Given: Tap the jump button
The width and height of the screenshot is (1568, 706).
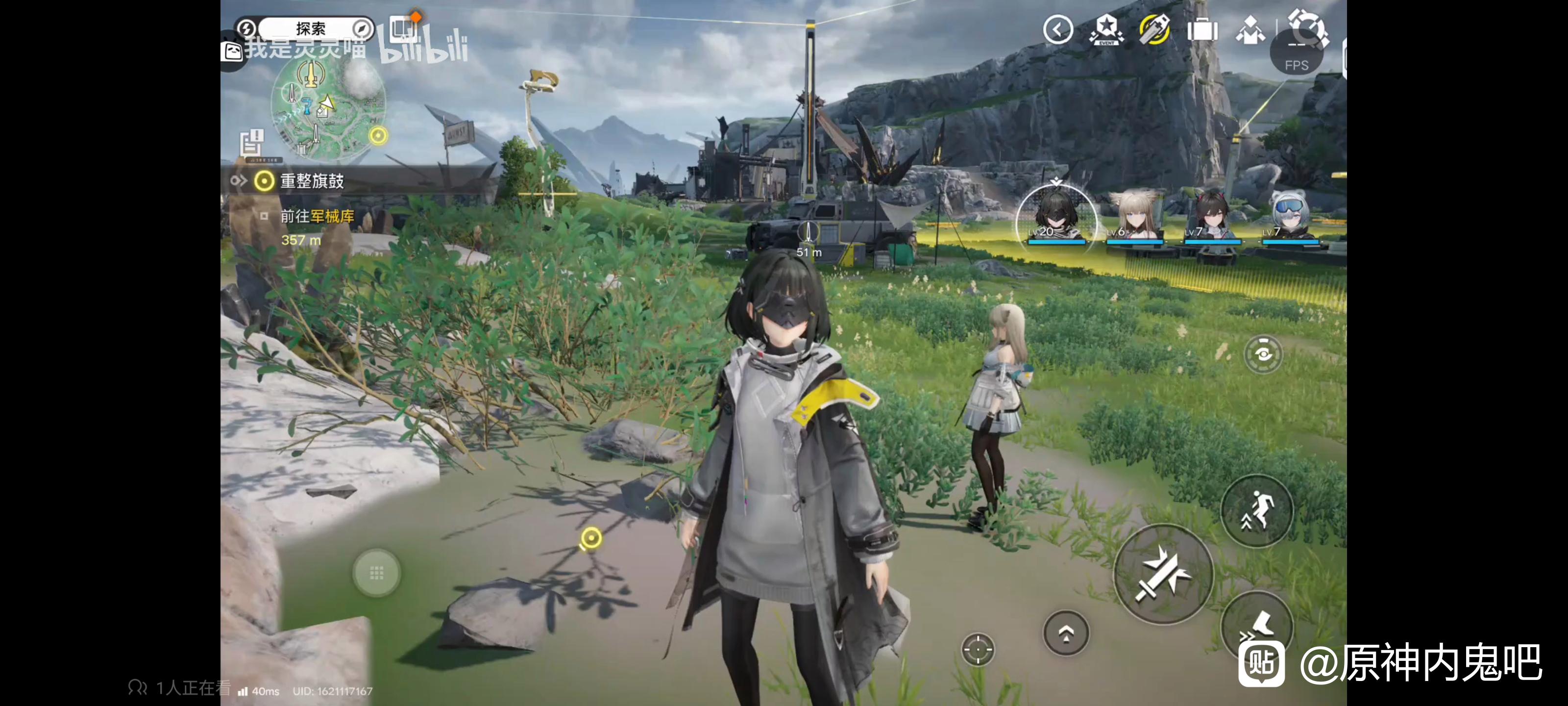Looking at the screenshot, I should coord(1257,510).
